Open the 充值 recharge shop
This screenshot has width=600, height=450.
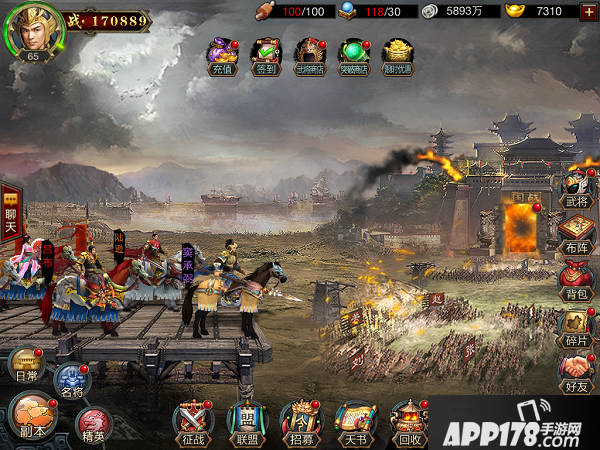pos(221,56)
